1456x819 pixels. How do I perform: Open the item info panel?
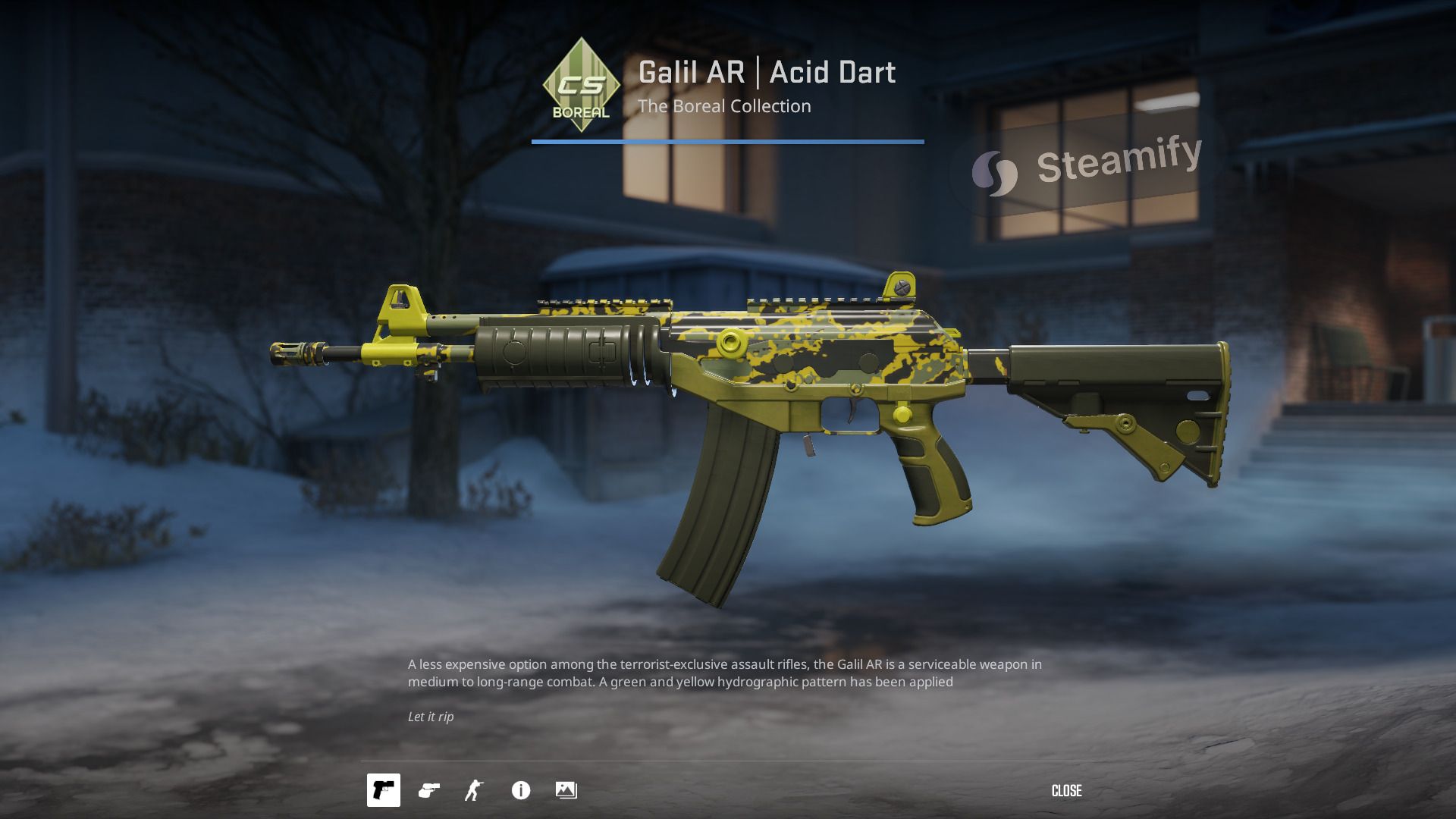[521, 790]
